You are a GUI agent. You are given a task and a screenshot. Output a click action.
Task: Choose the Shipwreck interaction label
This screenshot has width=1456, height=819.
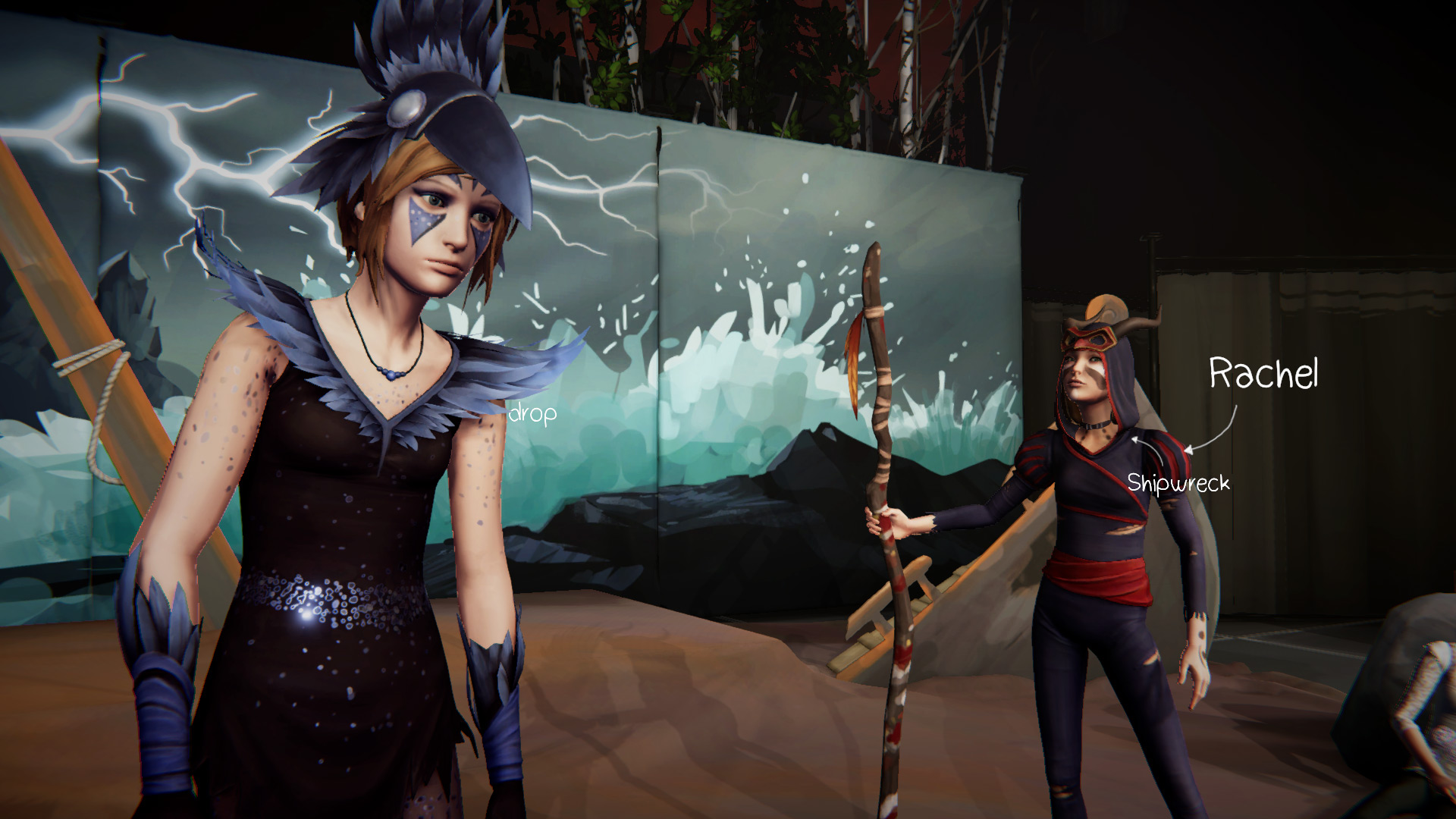tap(1178, 482)
